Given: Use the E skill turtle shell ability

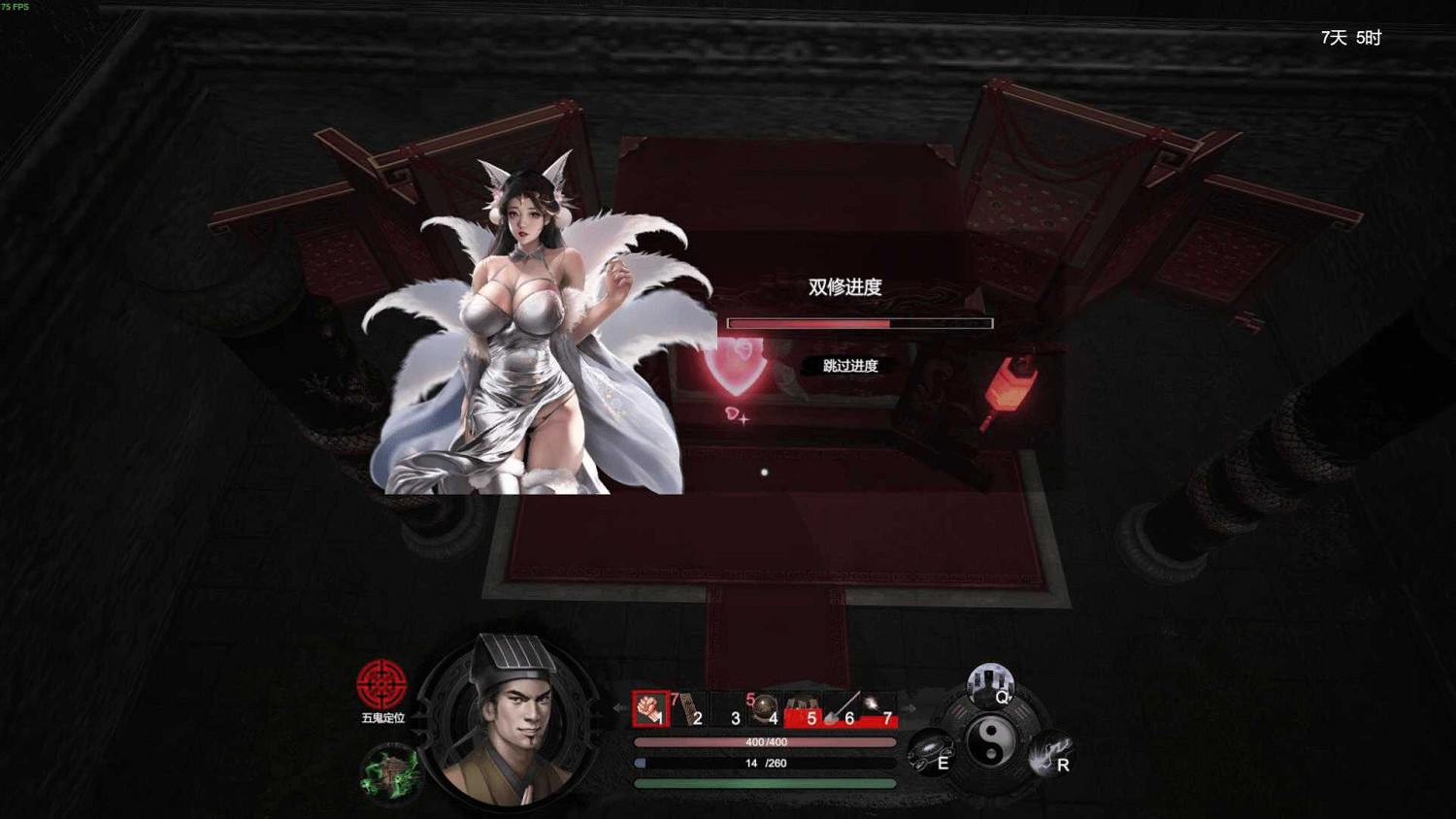Looking at the screenshot, I should pyautogui.click(x=930, y=747).
